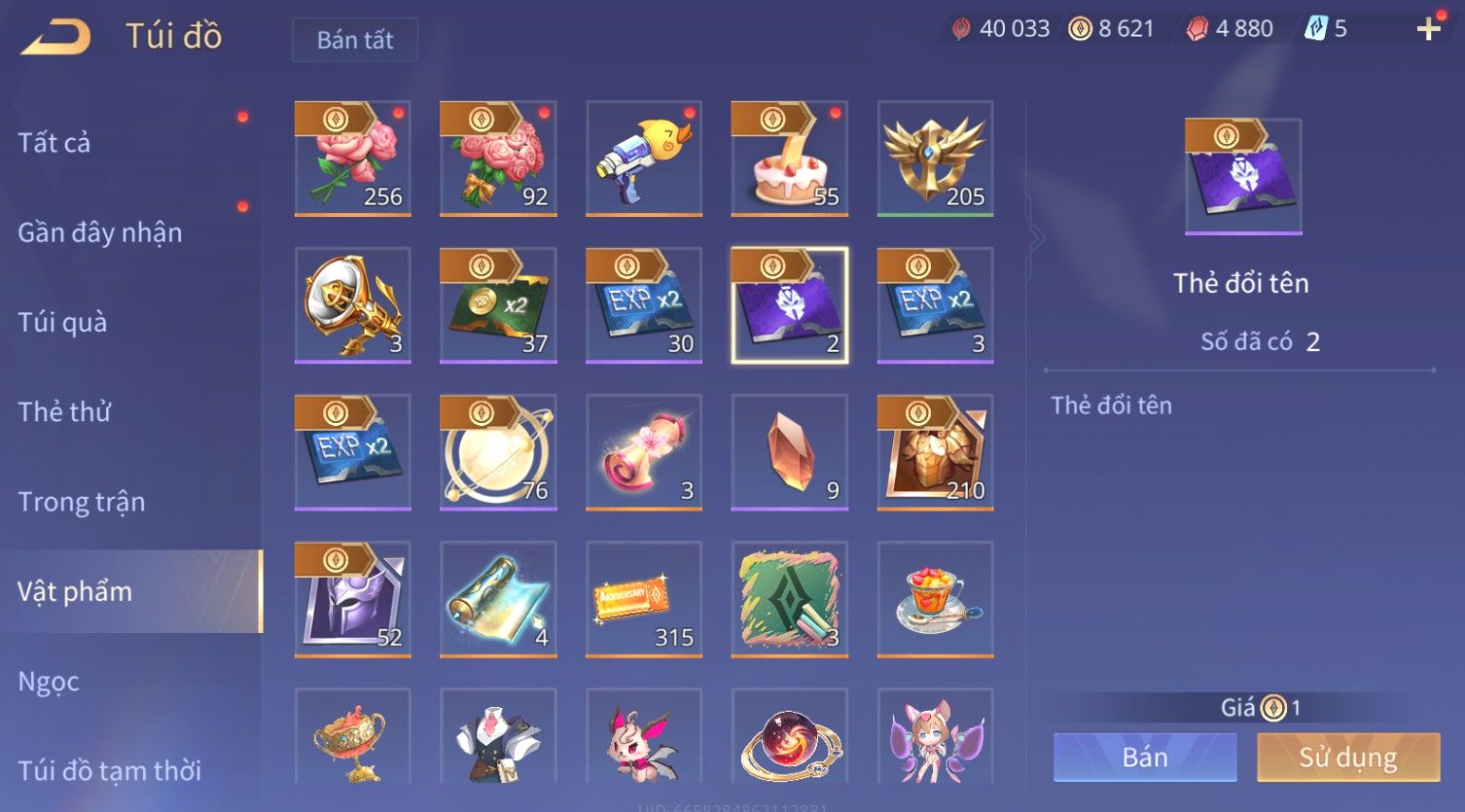The height and width of the screenshot is (812, 1465).
Task: Open the Gần đây nhận tab
Action: click(100, 232)
